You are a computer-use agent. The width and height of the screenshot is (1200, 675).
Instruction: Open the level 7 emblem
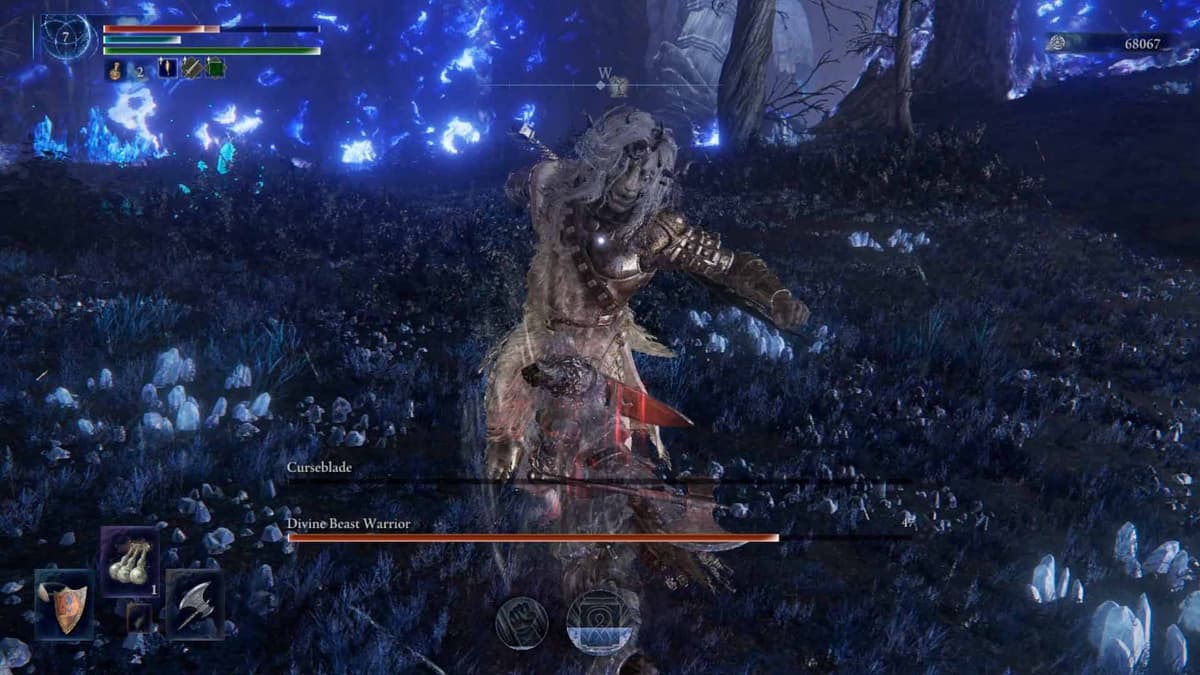coord(67,38)
